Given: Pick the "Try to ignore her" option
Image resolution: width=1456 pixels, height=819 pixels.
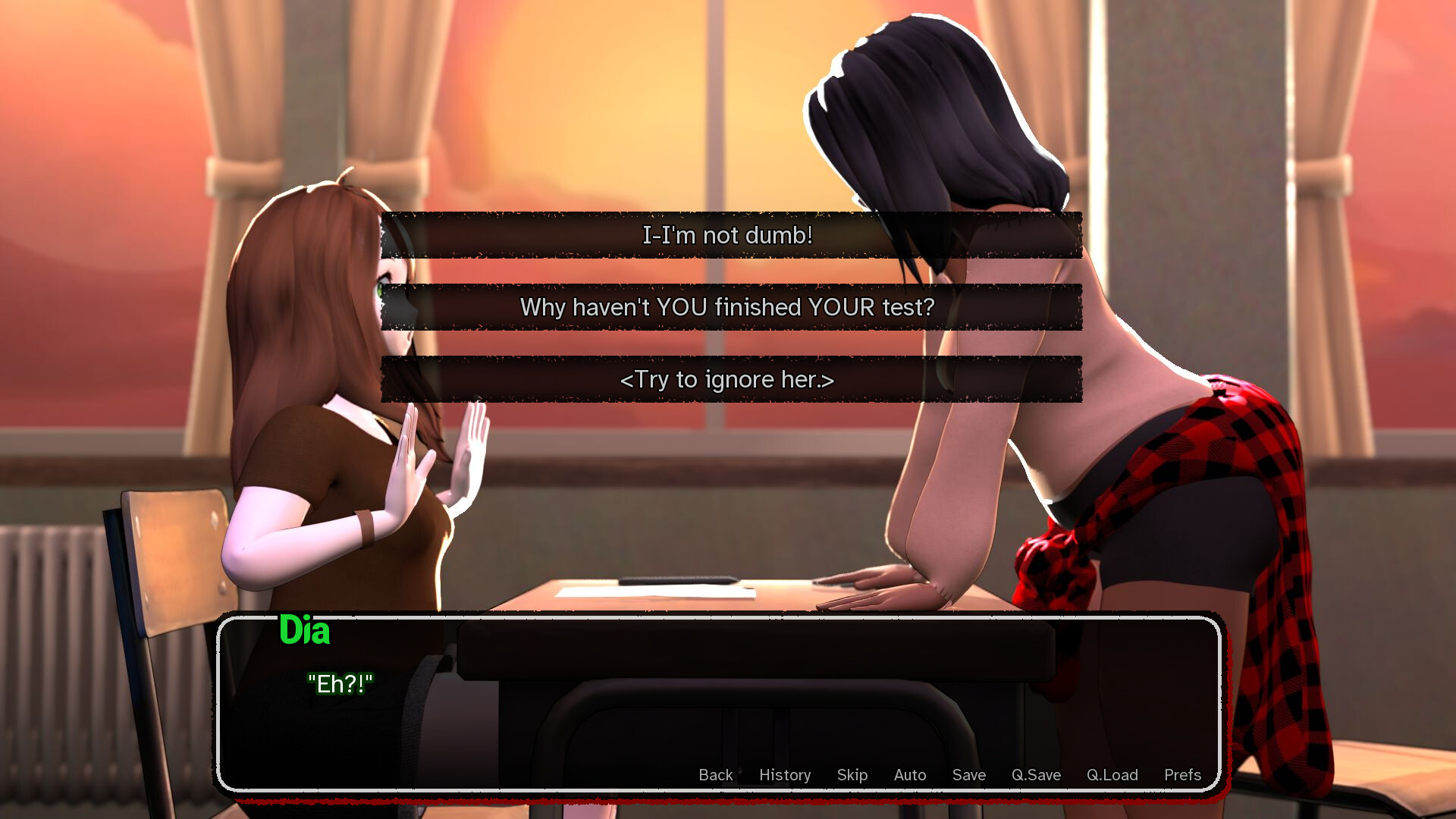Looking at the screenshot, I should click(x=728, y=379).
